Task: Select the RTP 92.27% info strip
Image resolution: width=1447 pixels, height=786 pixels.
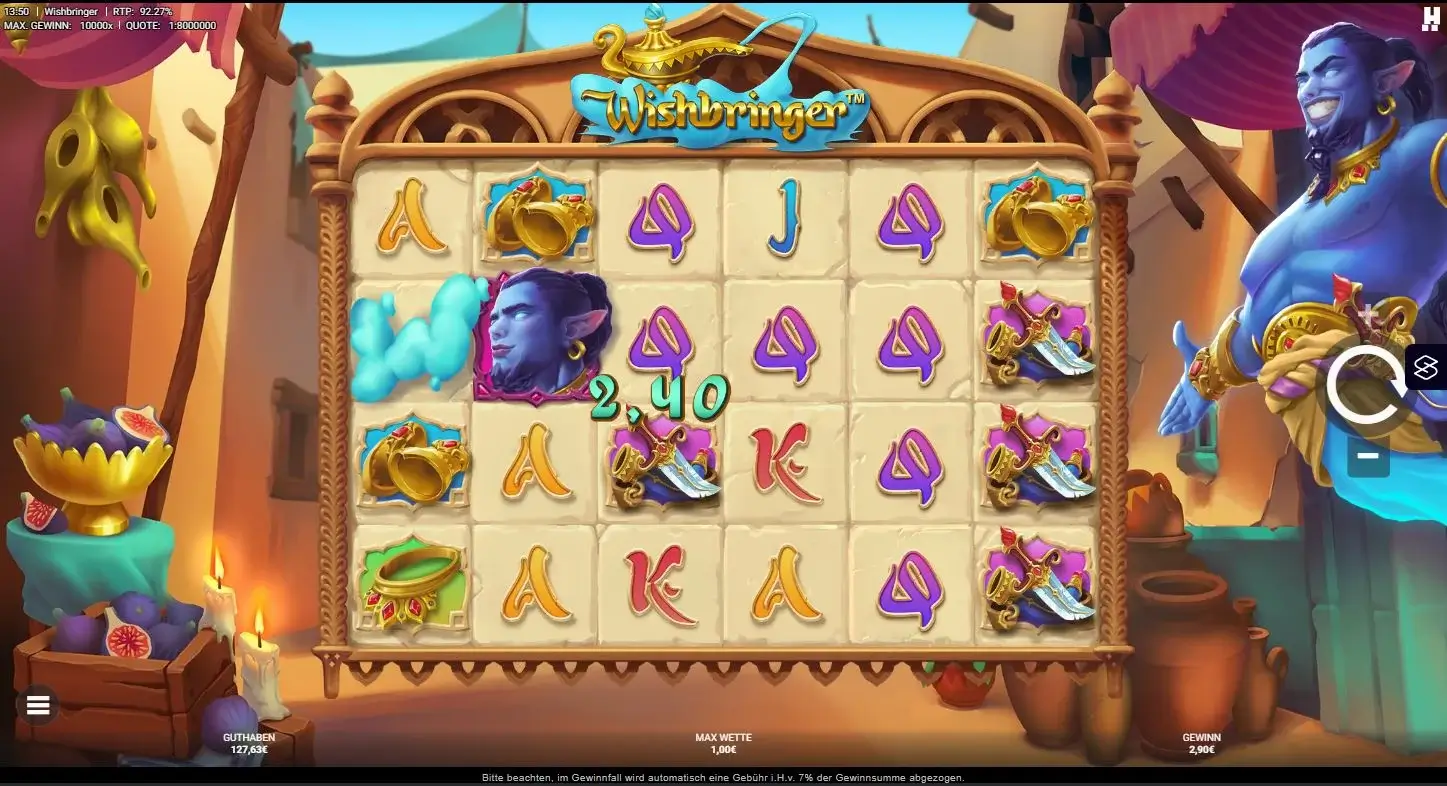Action: click(140, 12)
